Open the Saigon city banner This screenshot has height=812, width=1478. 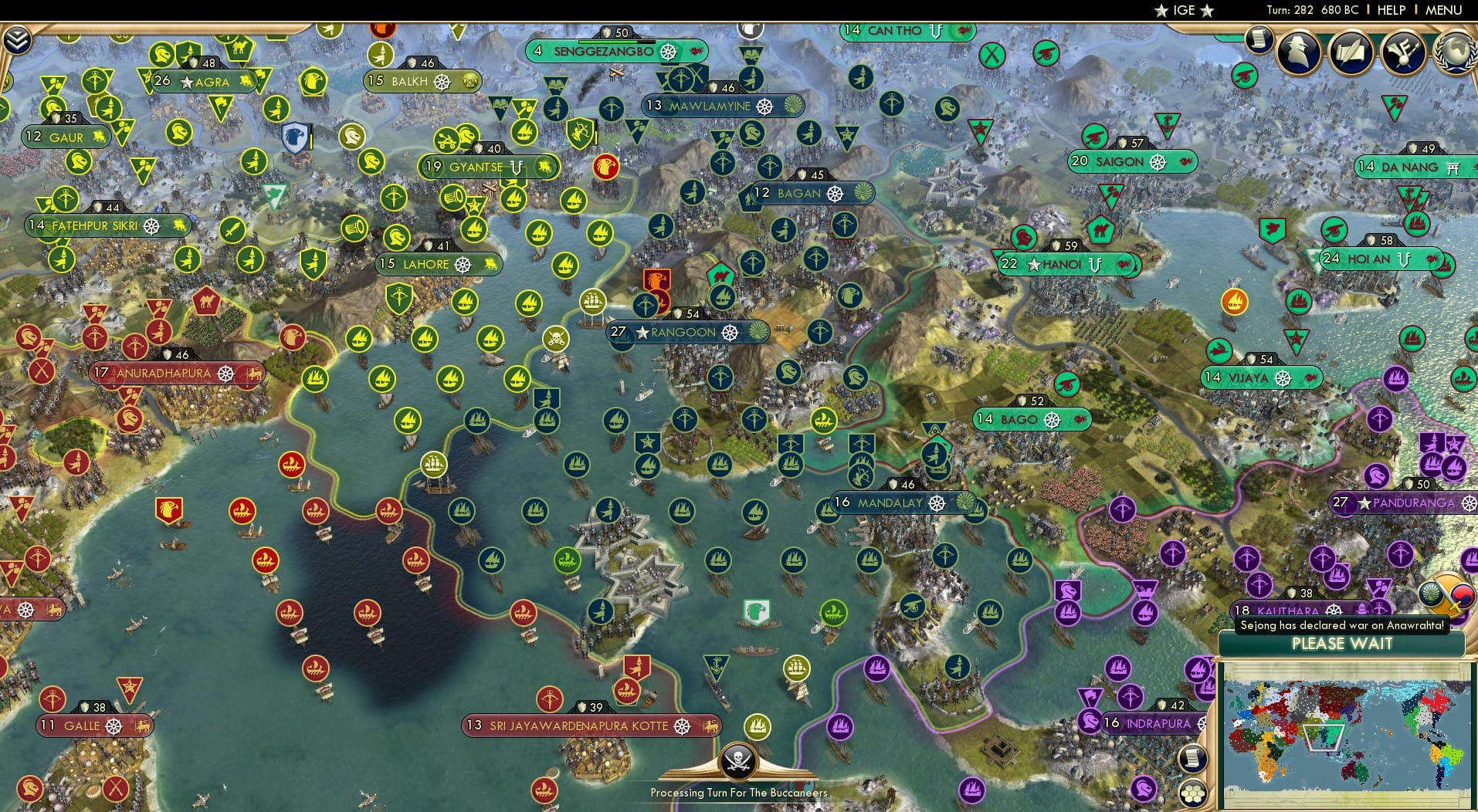(x=1120, y=162)
